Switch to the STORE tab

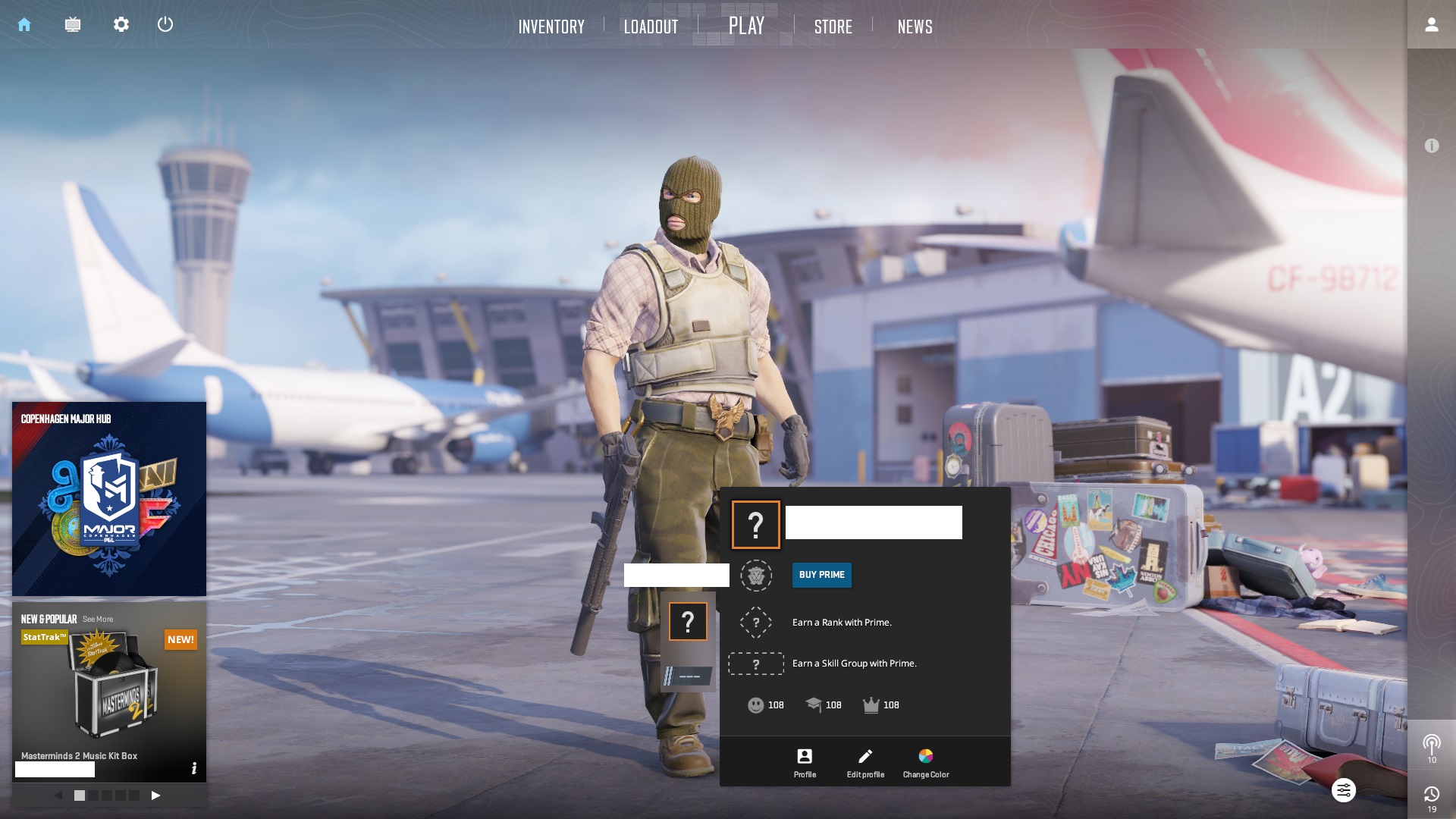[833, 27]
